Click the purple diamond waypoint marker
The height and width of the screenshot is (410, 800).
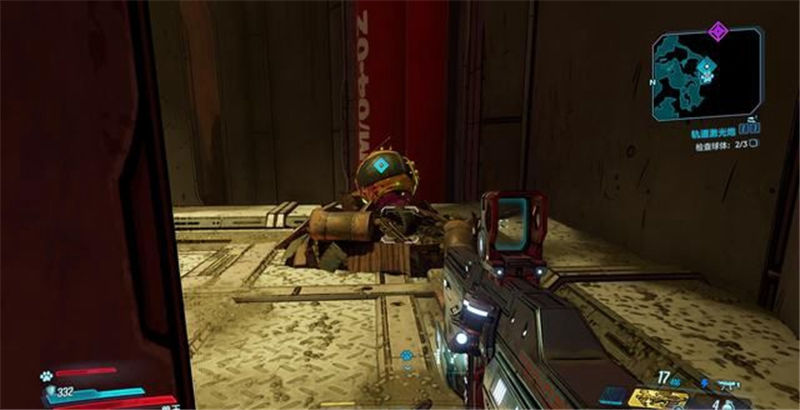click(716, 31)
